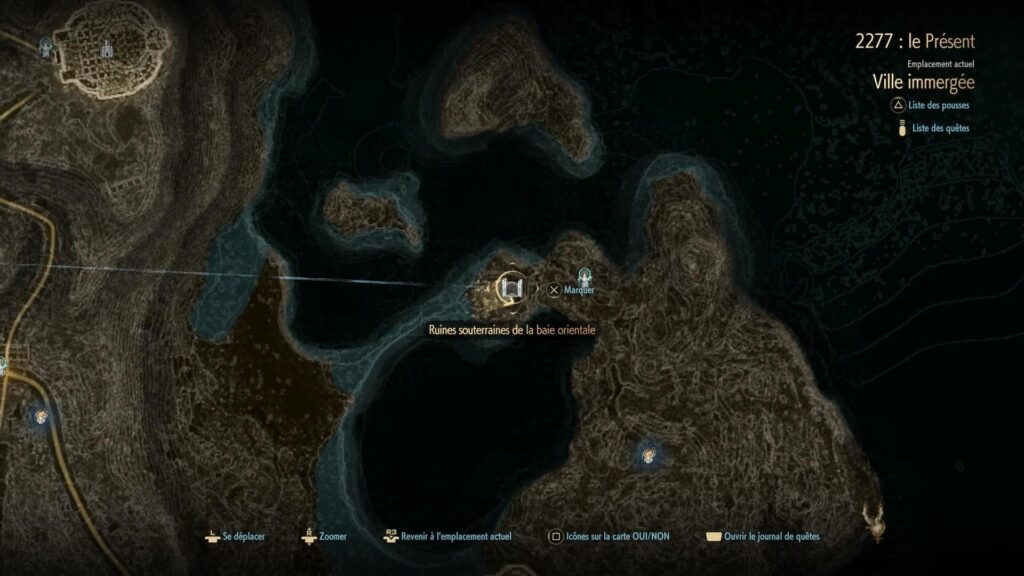Click the blue marker right of Marquer
Image resolution: width=1024 pixels, height=576 pixels.
point(585,275)
